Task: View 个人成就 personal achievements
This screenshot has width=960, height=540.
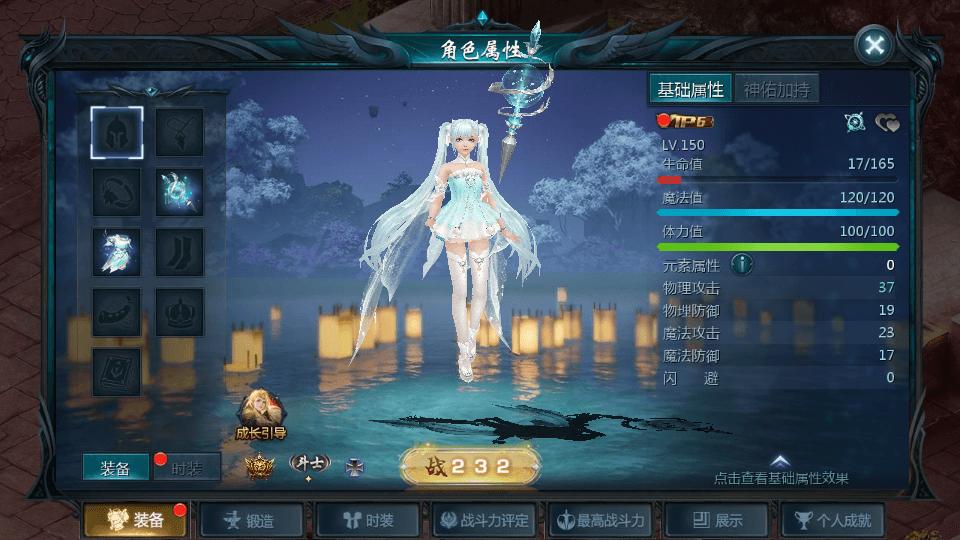Action: (832, 520)
